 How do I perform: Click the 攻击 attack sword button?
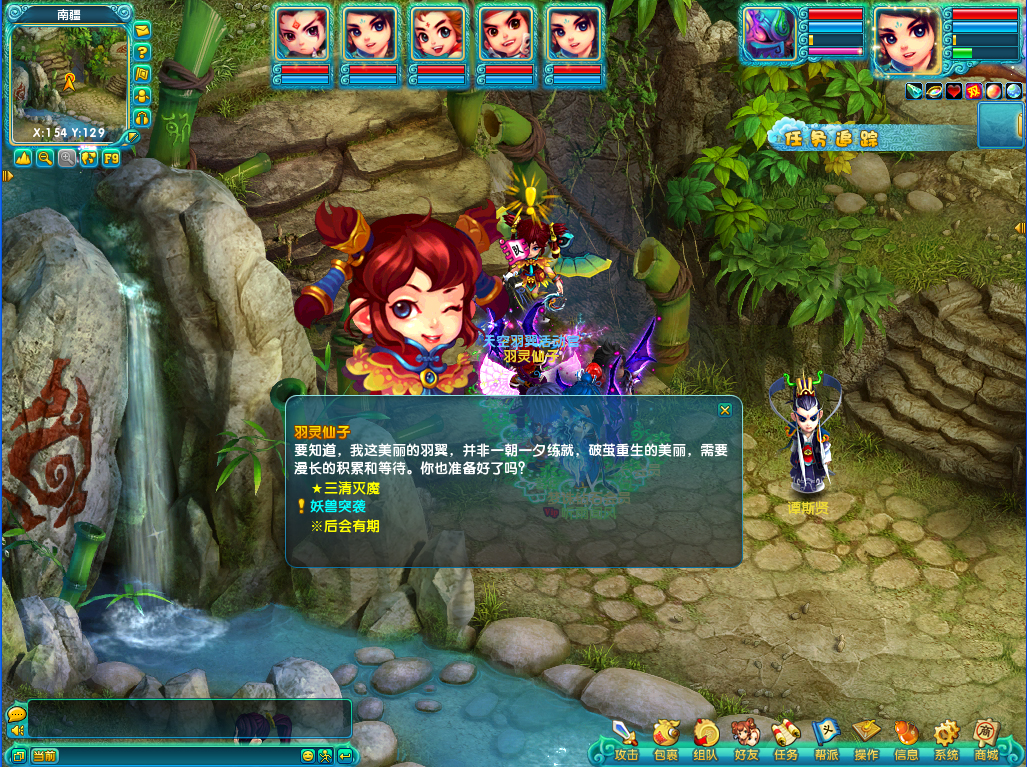(627, 739)
